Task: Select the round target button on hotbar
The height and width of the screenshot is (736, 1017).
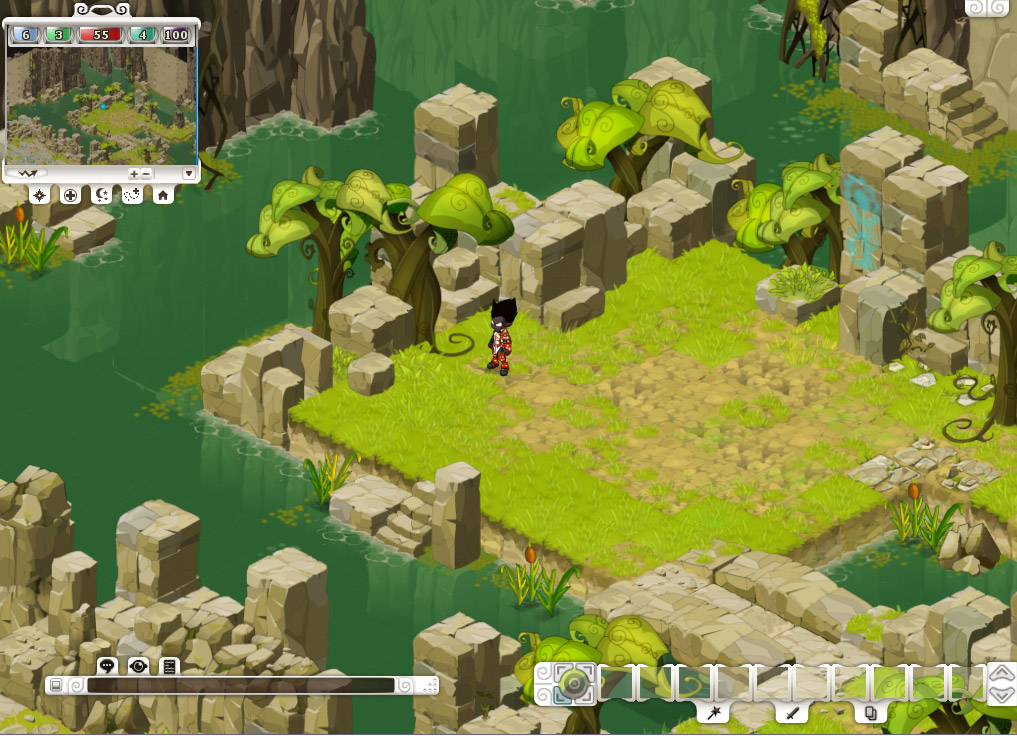Action: [x=573, y=684]
